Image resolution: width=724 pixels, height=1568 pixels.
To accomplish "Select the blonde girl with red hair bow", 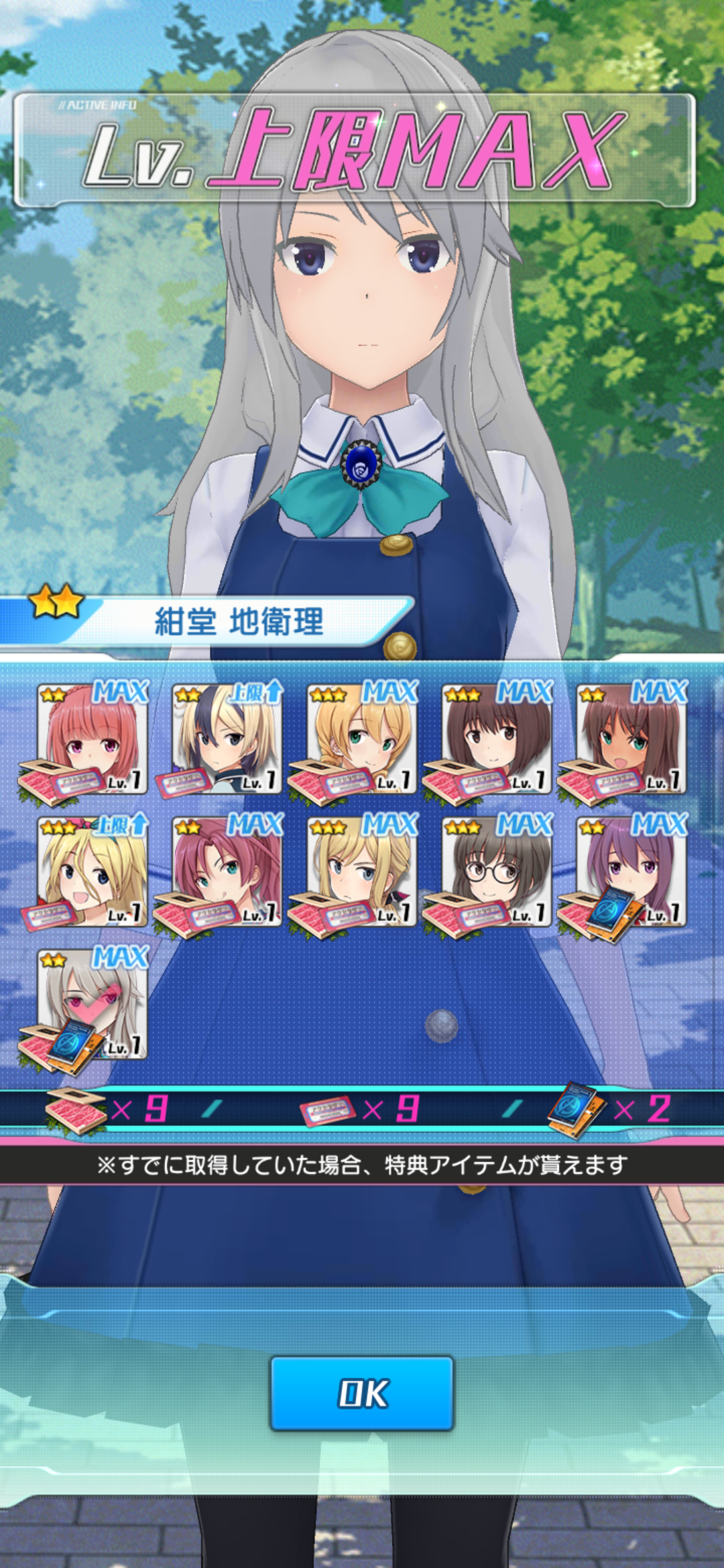I will (92, 872).
